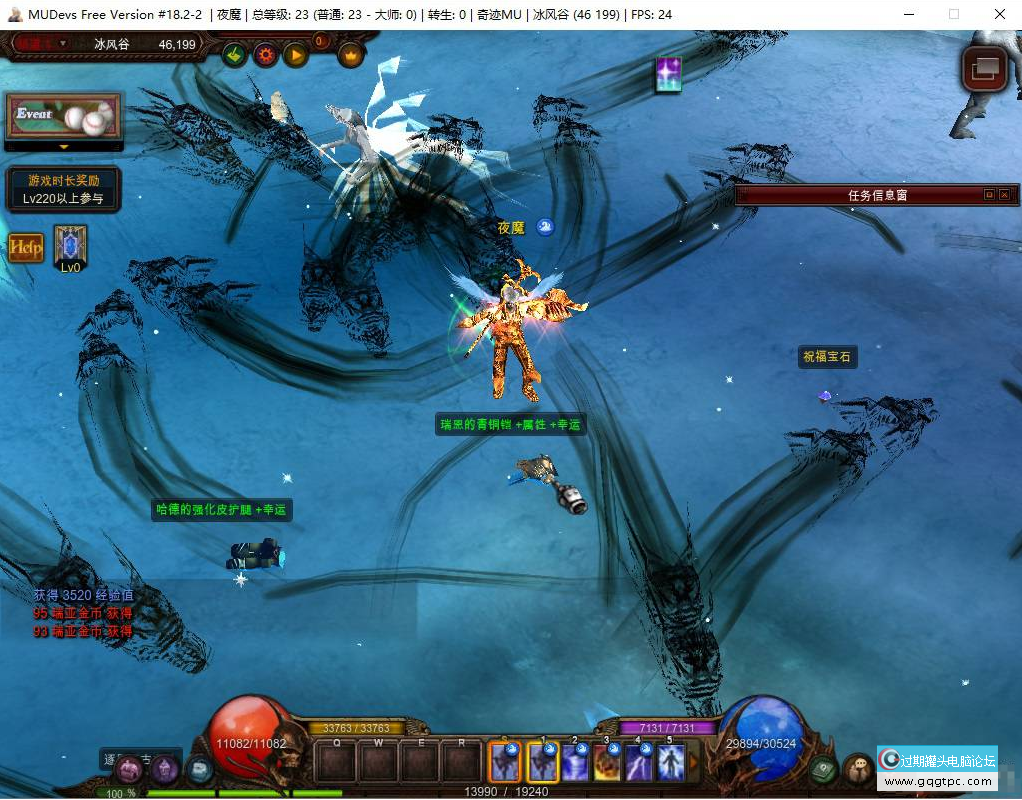Click the yellow play arrow button
The image size is (1022, 800).
click(295, 55)
